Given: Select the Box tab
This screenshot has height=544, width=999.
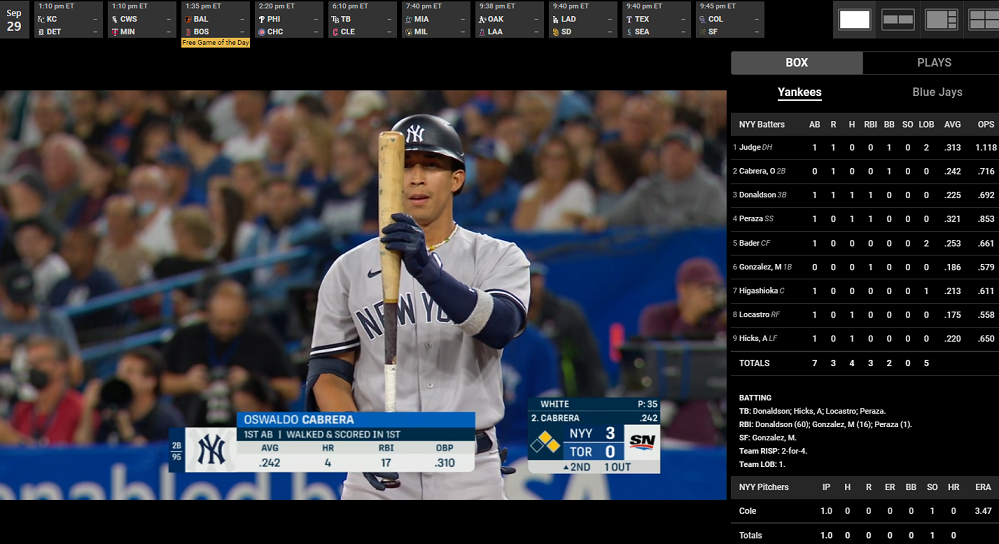Looking at the screenshot, I should (796, 63).
